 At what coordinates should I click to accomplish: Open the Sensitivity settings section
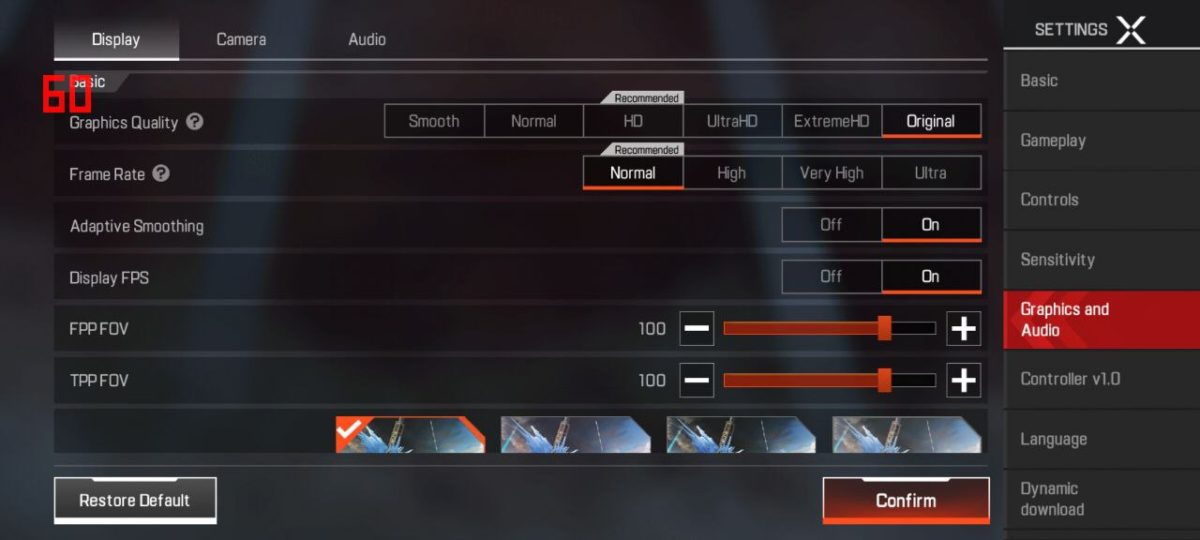coord(1057,260)
